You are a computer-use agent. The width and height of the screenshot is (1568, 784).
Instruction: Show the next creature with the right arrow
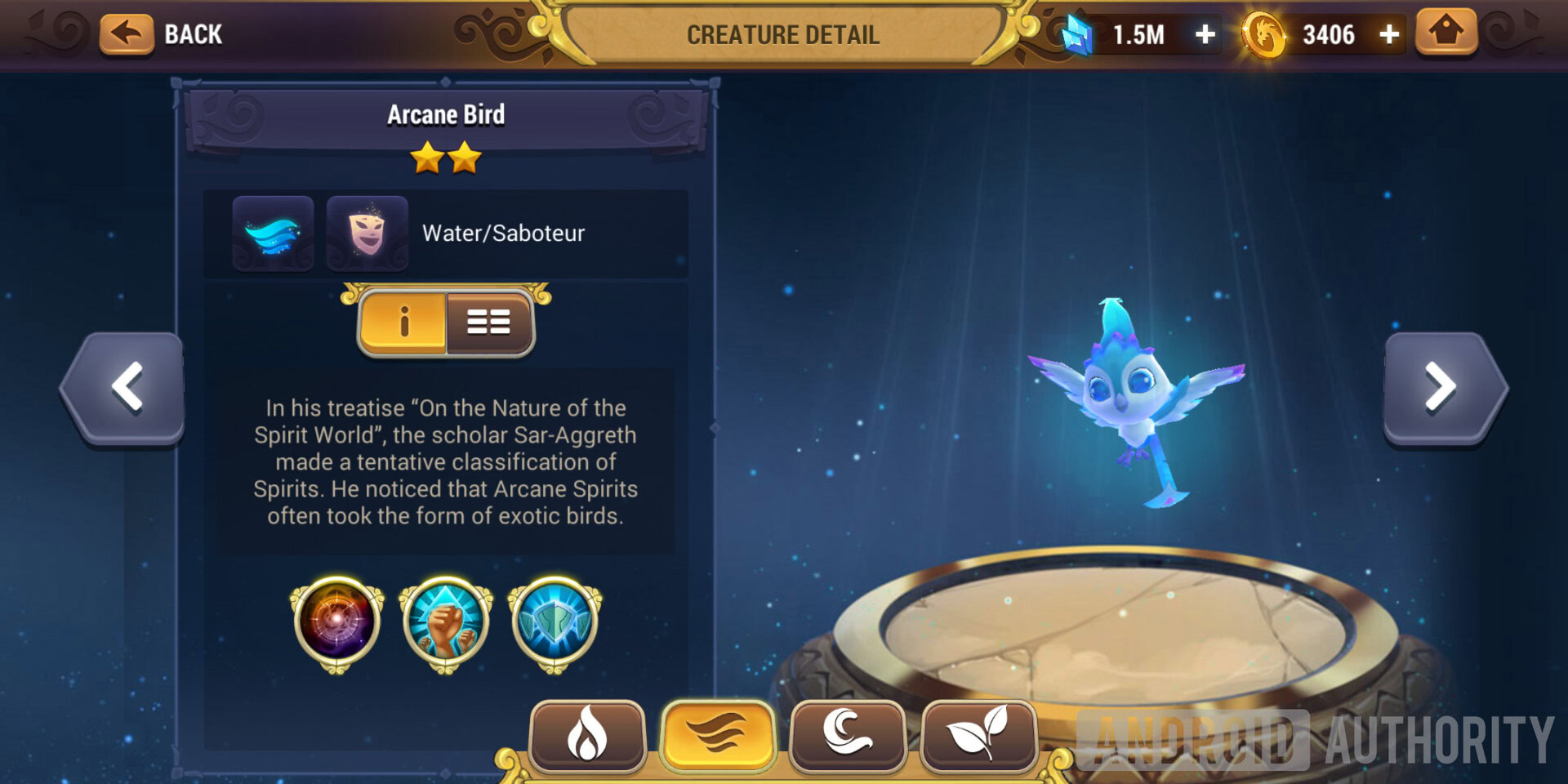(1441, 387)
